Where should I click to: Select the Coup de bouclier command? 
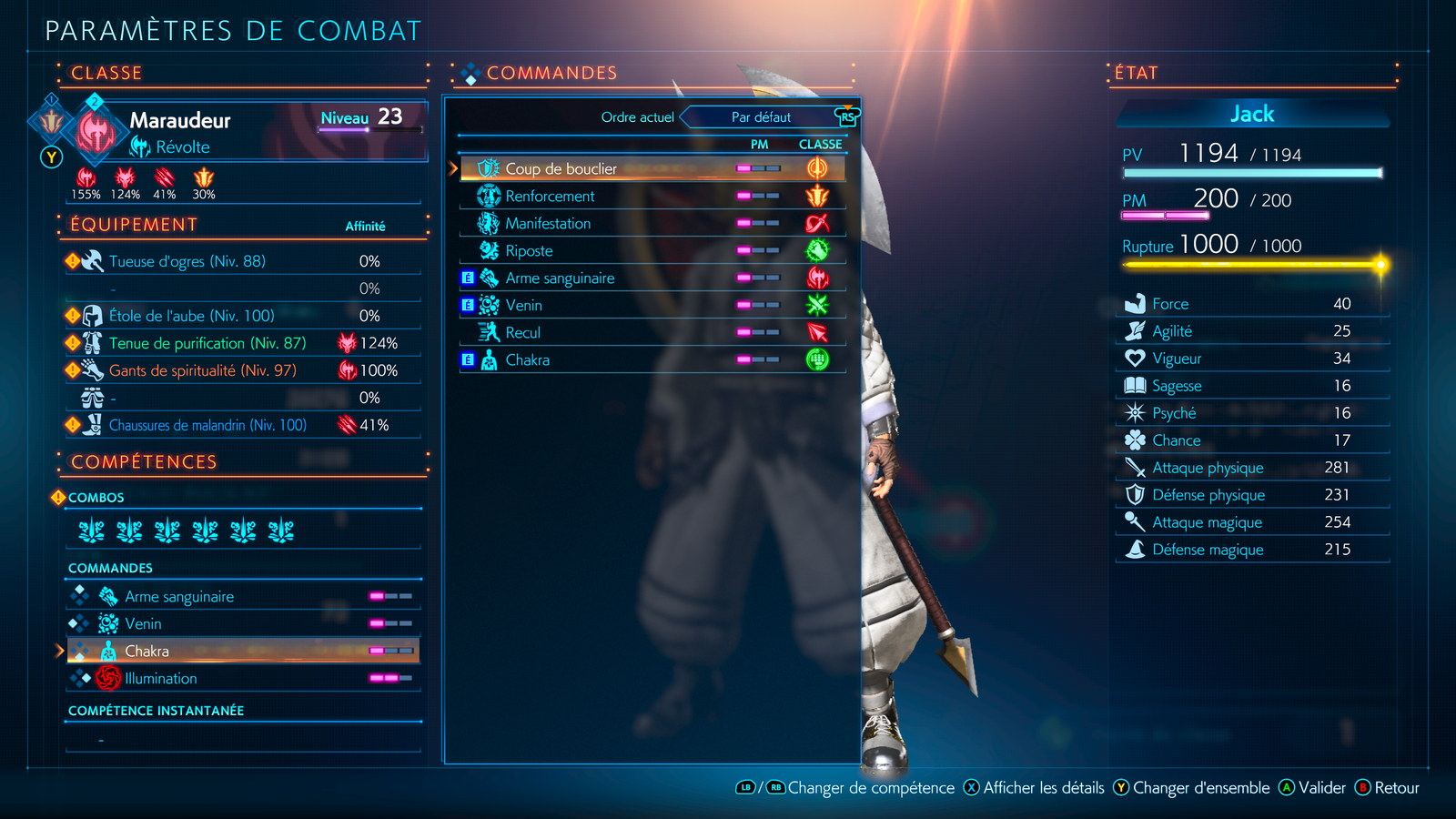pos(561,168)
